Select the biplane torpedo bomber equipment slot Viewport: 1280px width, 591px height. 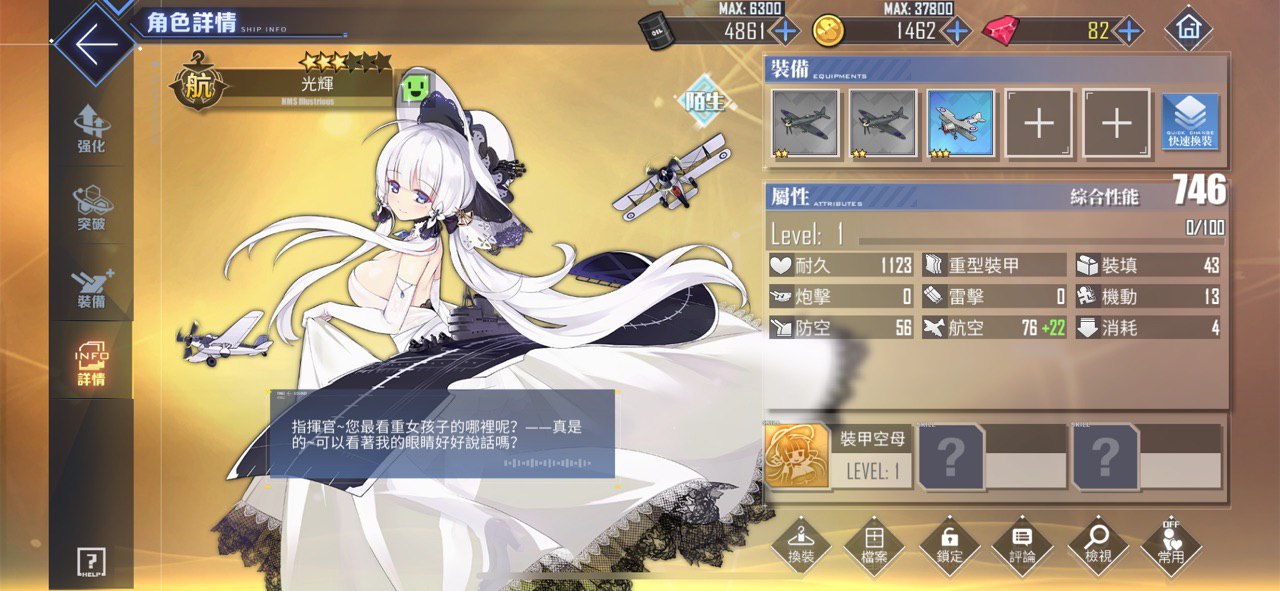point(960,123)
